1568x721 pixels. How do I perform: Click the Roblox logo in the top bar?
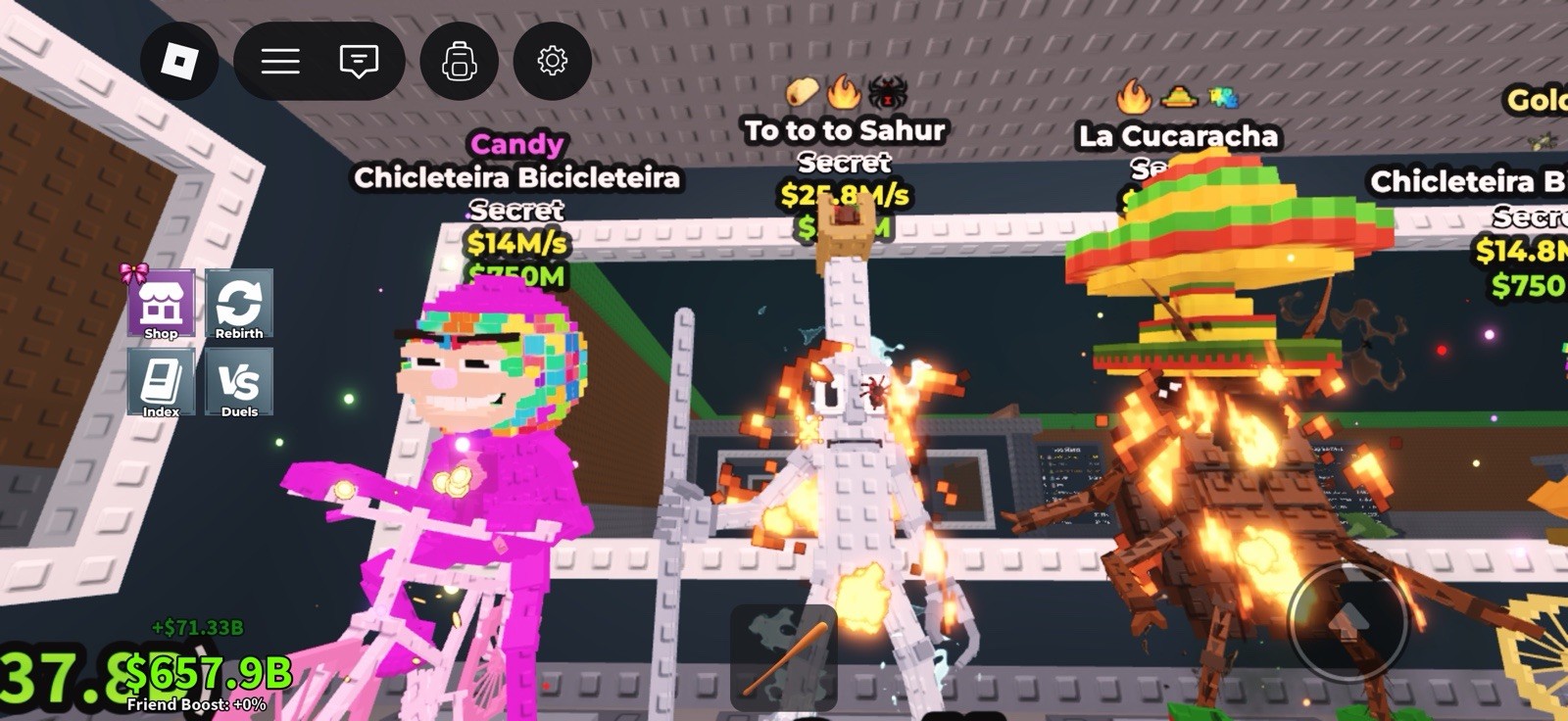tap(178, 61)
